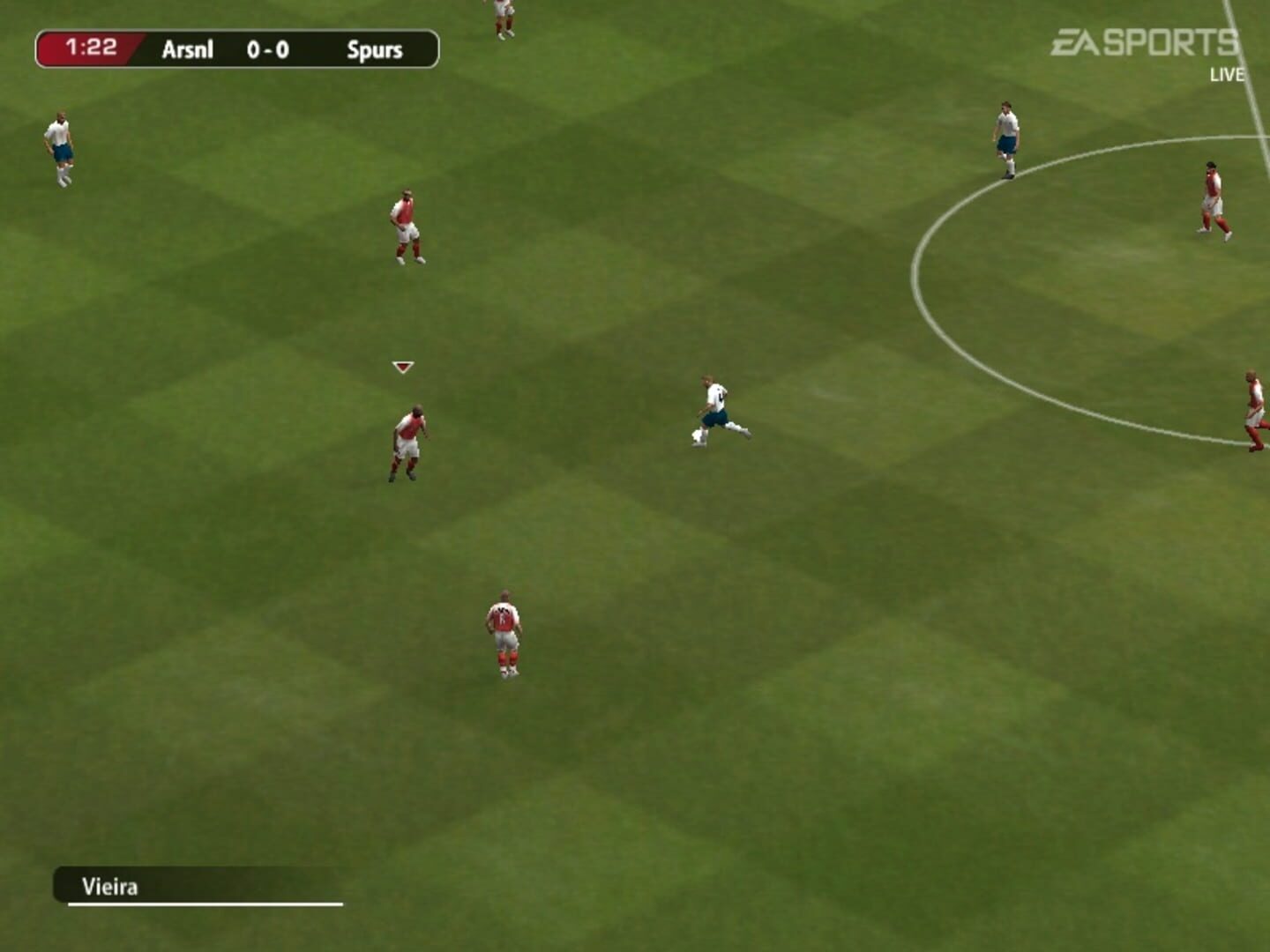Click the red scoreboard clock panel
This screenshot has width=1270, height=952.
86,48
